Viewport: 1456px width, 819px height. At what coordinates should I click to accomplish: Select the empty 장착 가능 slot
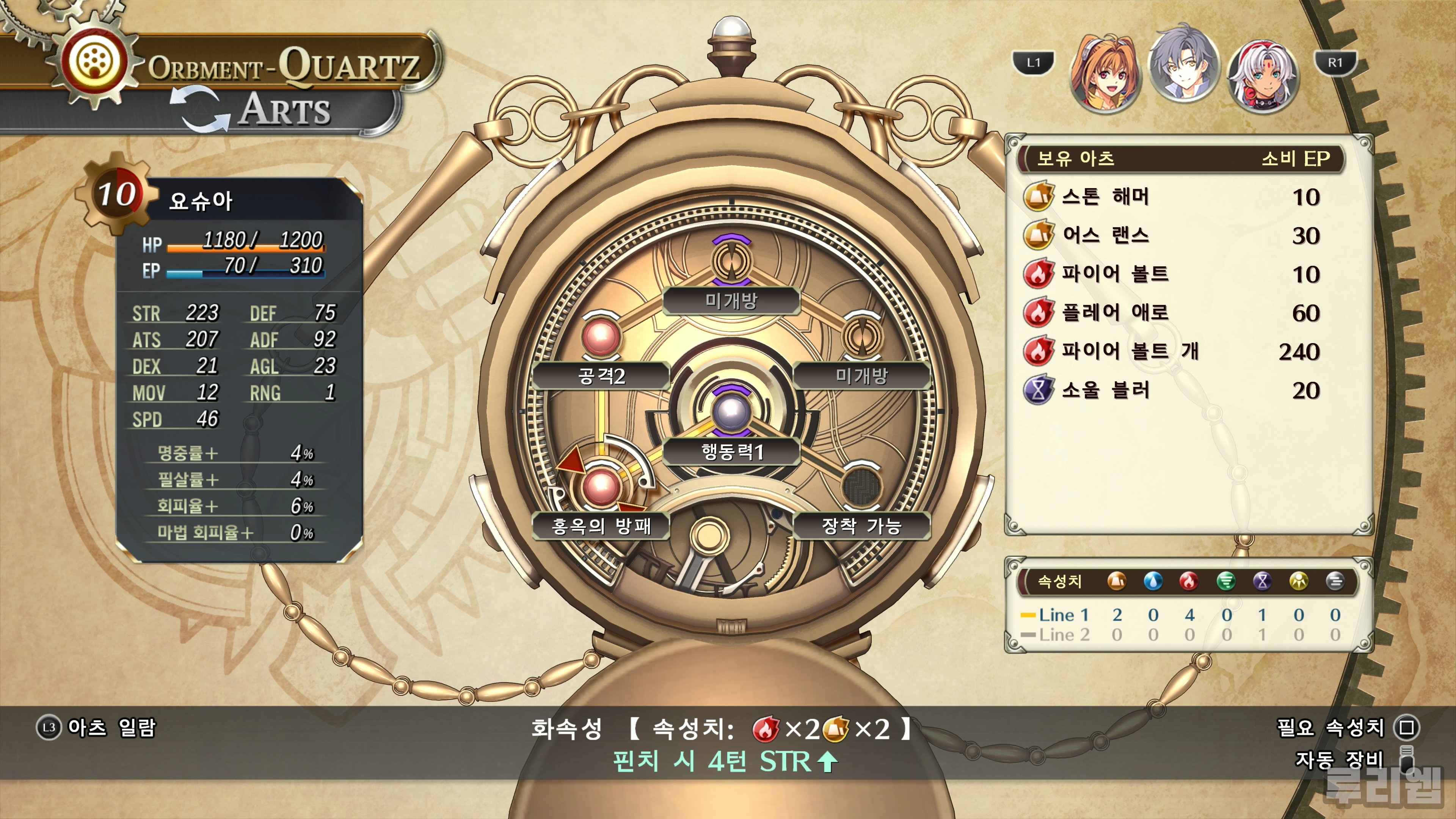pos(861,487)
